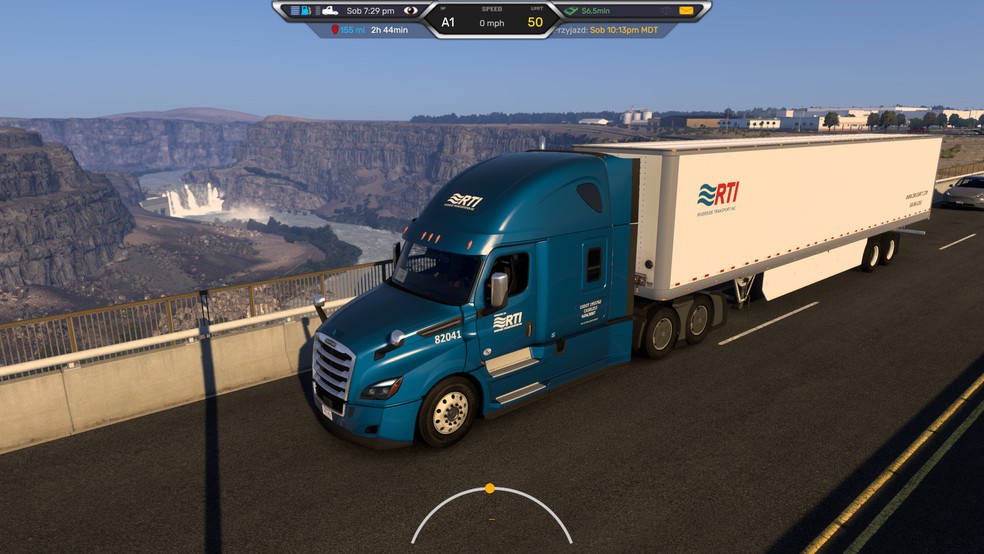The height and width of the screenshot is (554, 984).
Task: Select the blue fuel pump icon
Action: [306, 10]
